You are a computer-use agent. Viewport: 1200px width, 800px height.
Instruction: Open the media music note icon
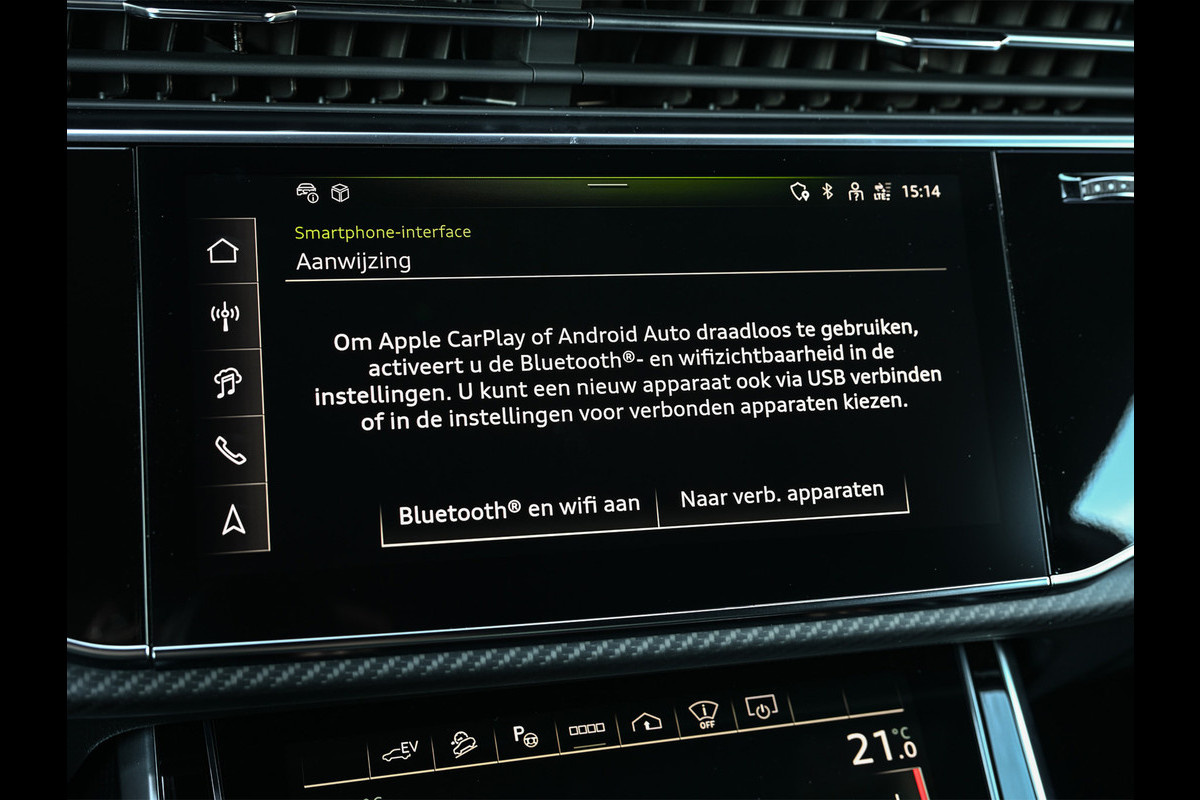coord(227,383)
